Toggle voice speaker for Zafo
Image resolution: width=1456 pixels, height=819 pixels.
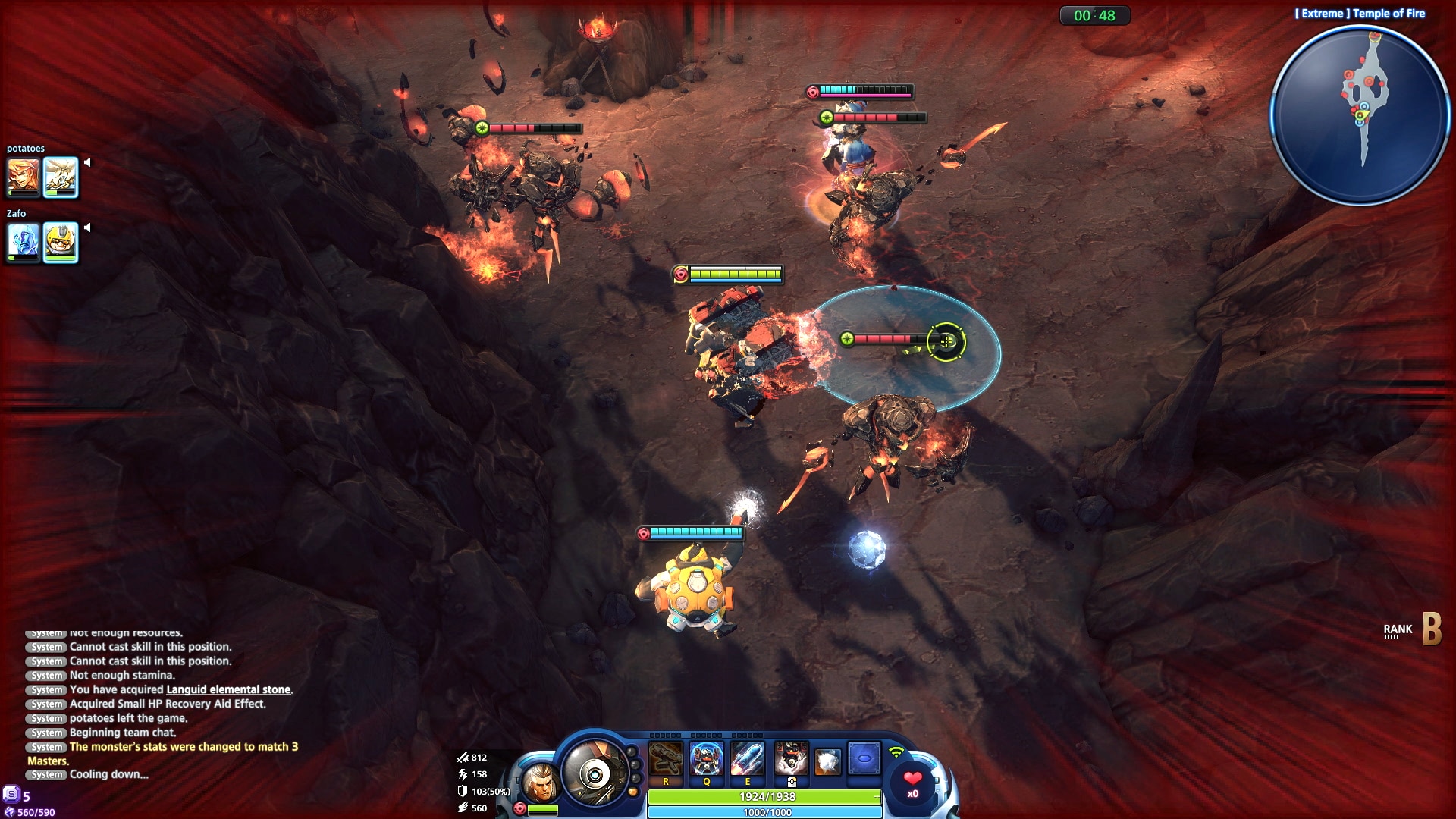tap(87, 227)
